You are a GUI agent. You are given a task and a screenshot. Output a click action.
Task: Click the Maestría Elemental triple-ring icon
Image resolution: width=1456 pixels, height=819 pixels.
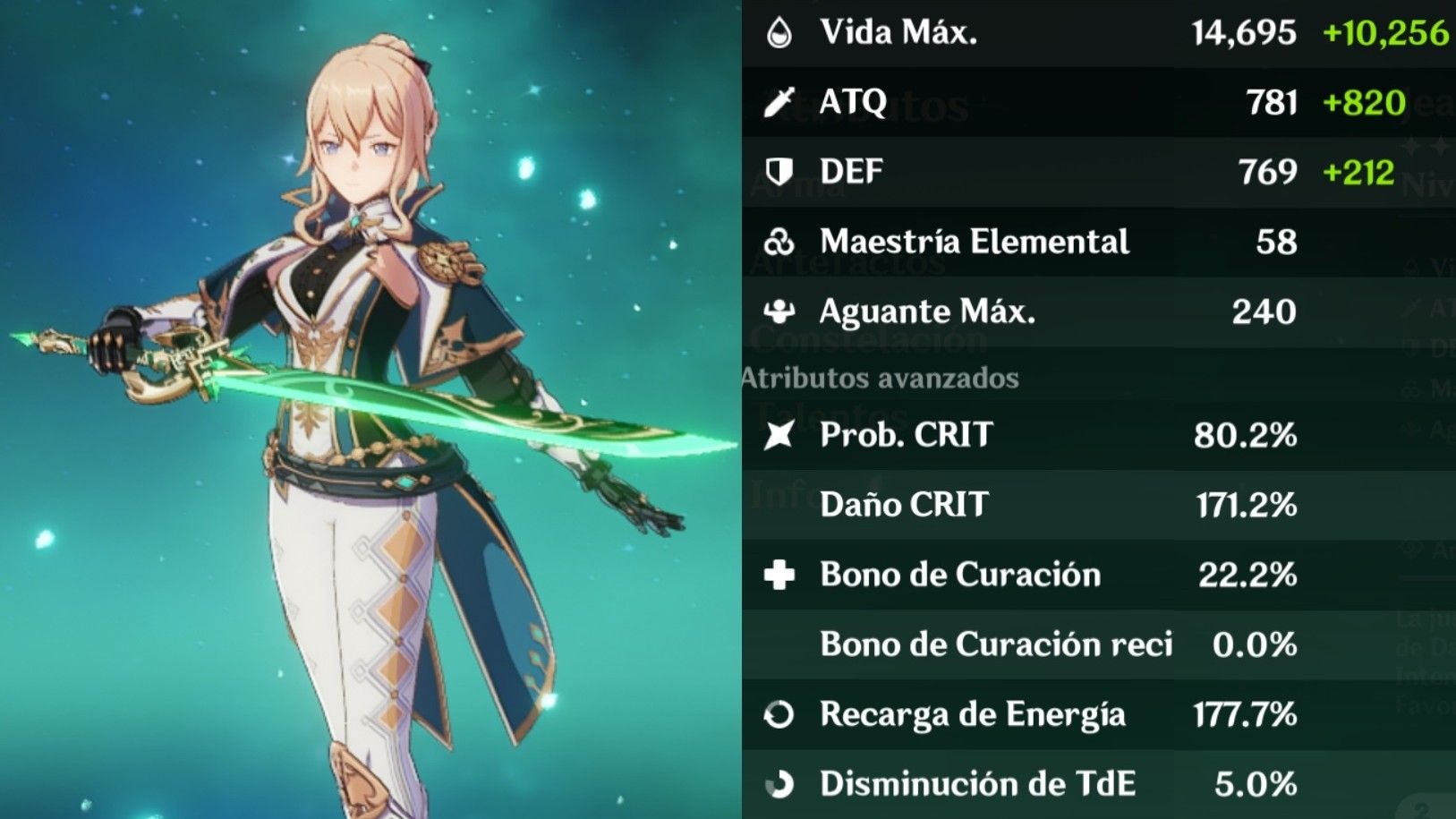coord(780,241)
